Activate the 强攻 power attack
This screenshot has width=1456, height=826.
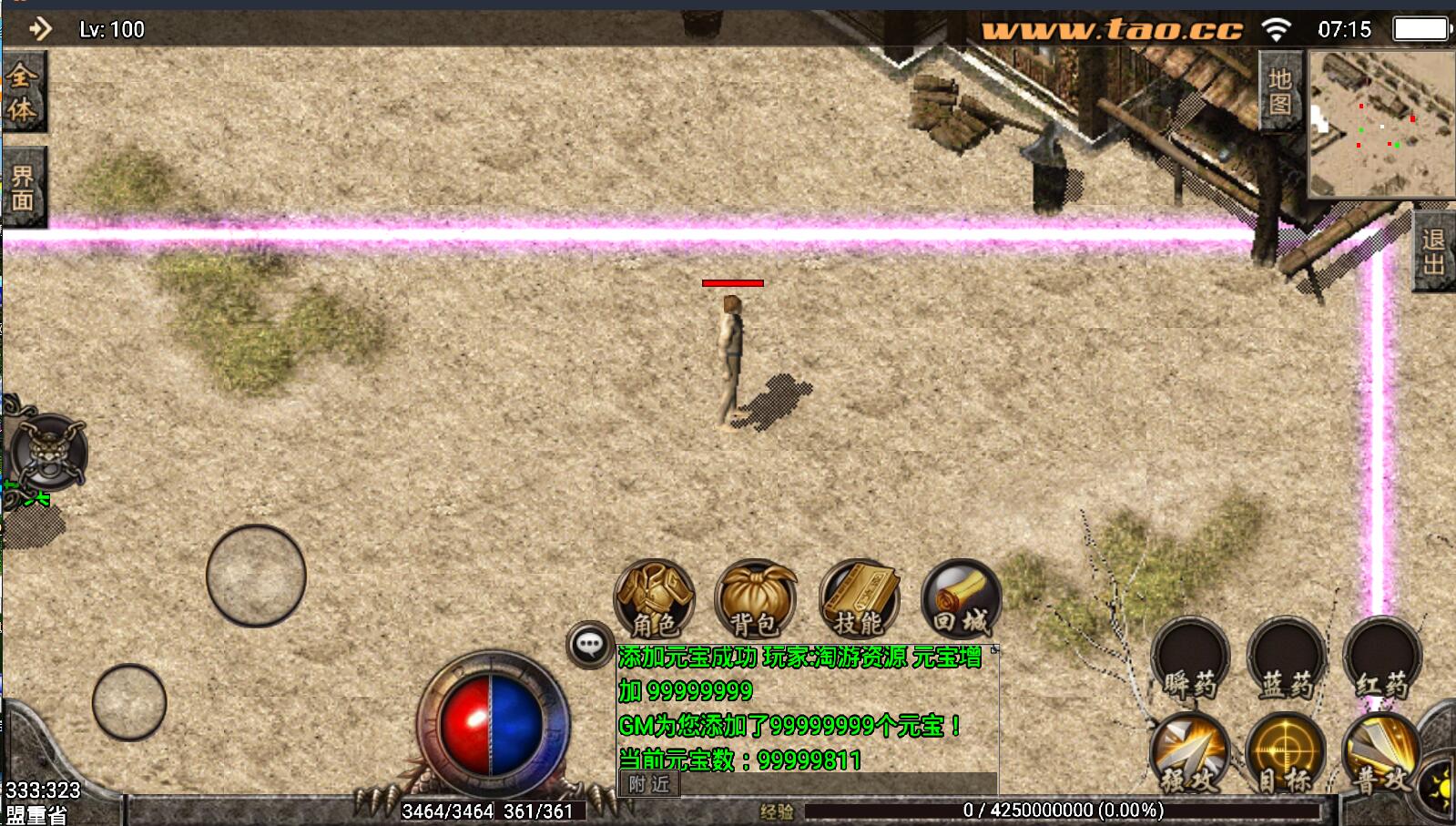tap(1189, 752)
